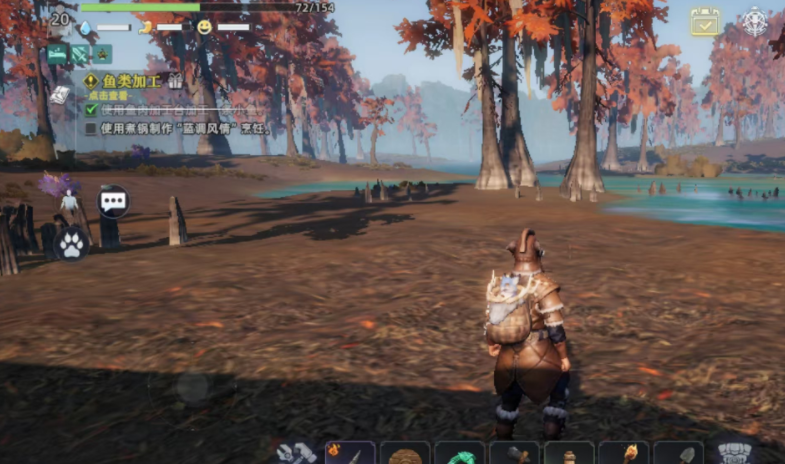
Task: Select the round wooden shield slot
Action: [x=405, y=454]
